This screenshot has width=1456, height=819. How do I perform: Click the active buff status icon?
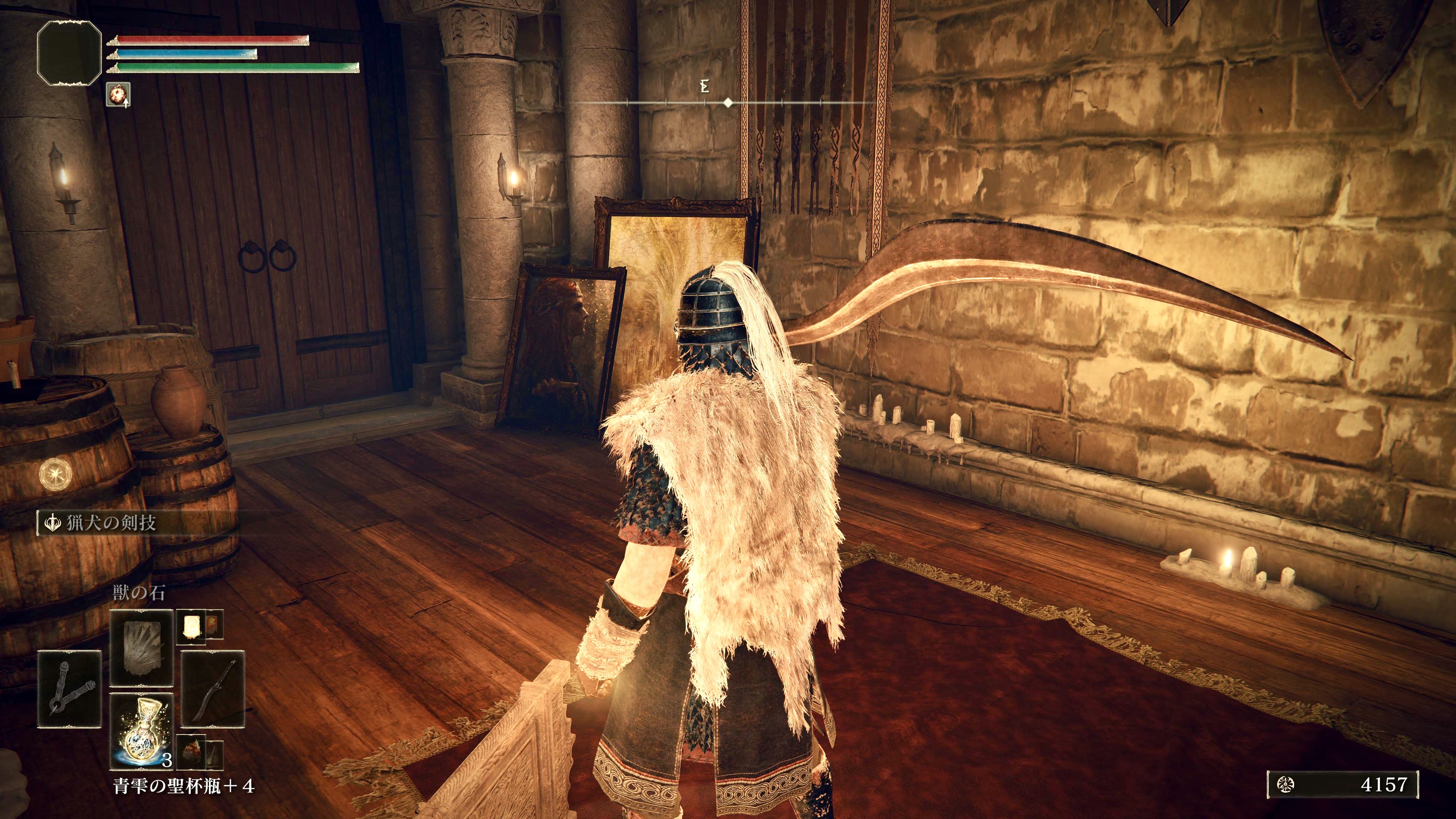pyautogui.click(x=118, y=94)
